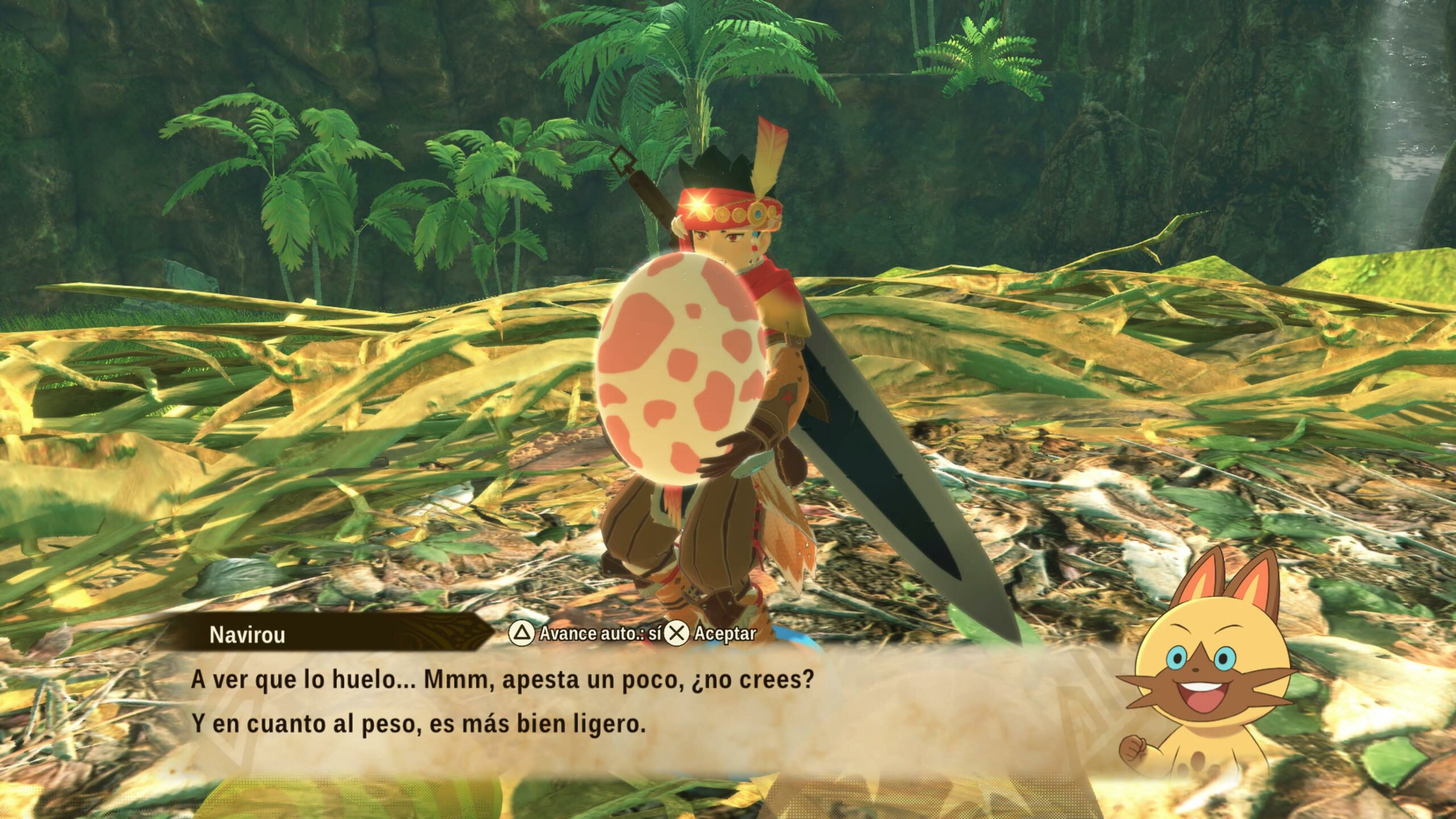1456x819 pixels.
Task: Toggle the "Avance auto." auto-advance option
Action: point(586,633)
